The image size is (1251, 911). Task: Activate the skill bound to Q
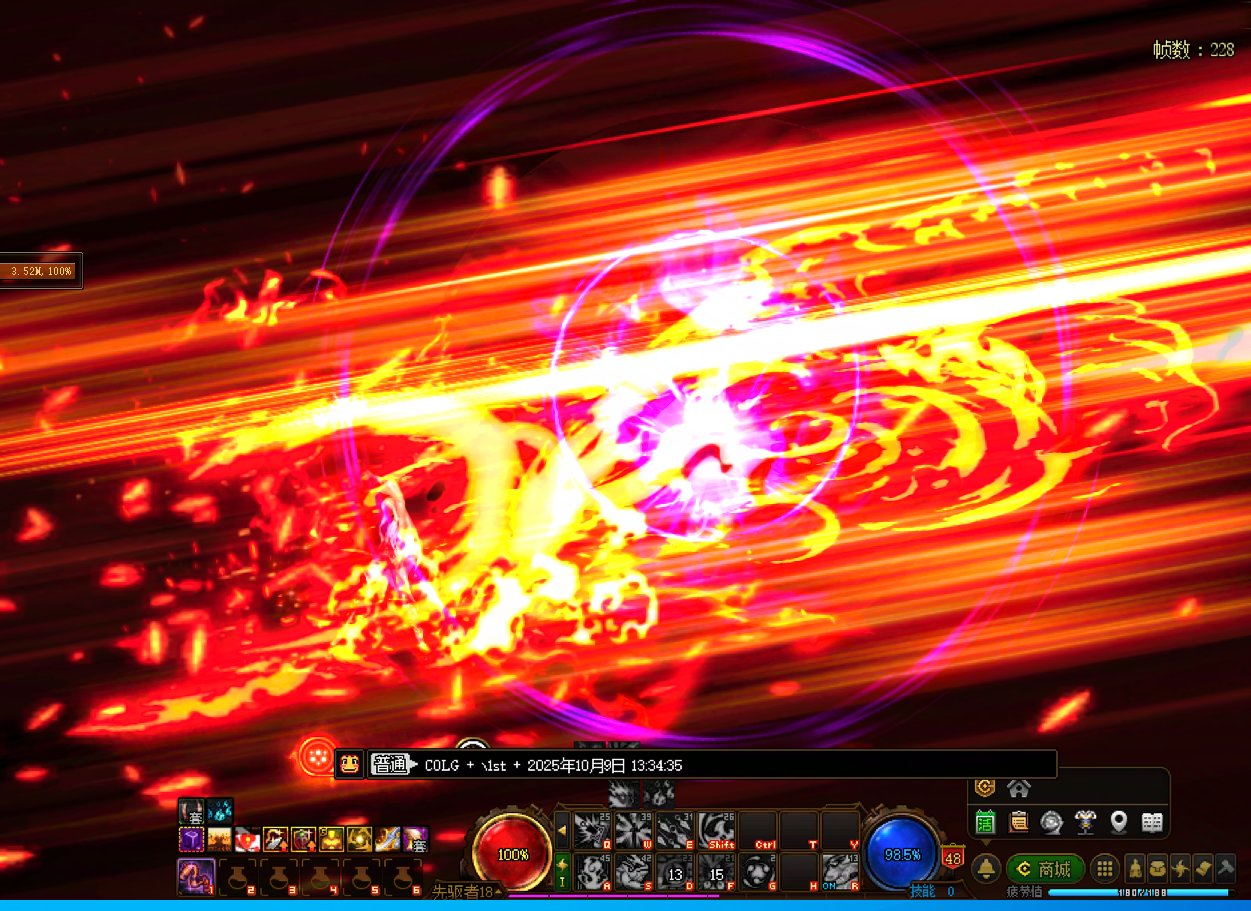[592, 830]
